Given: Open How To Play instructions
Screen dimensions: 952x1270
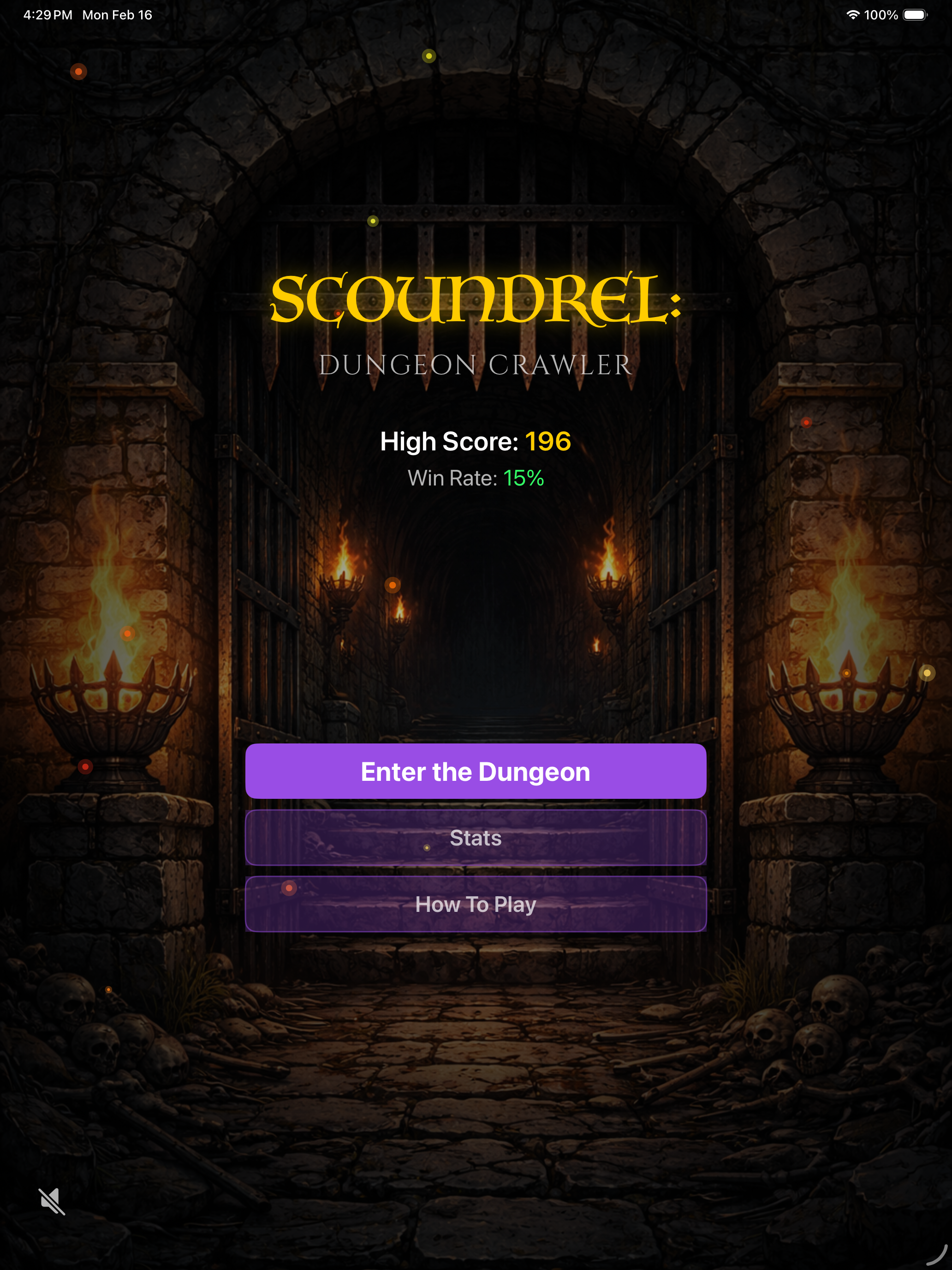Looking at the screenshot, I should click(x=475, y=904).
